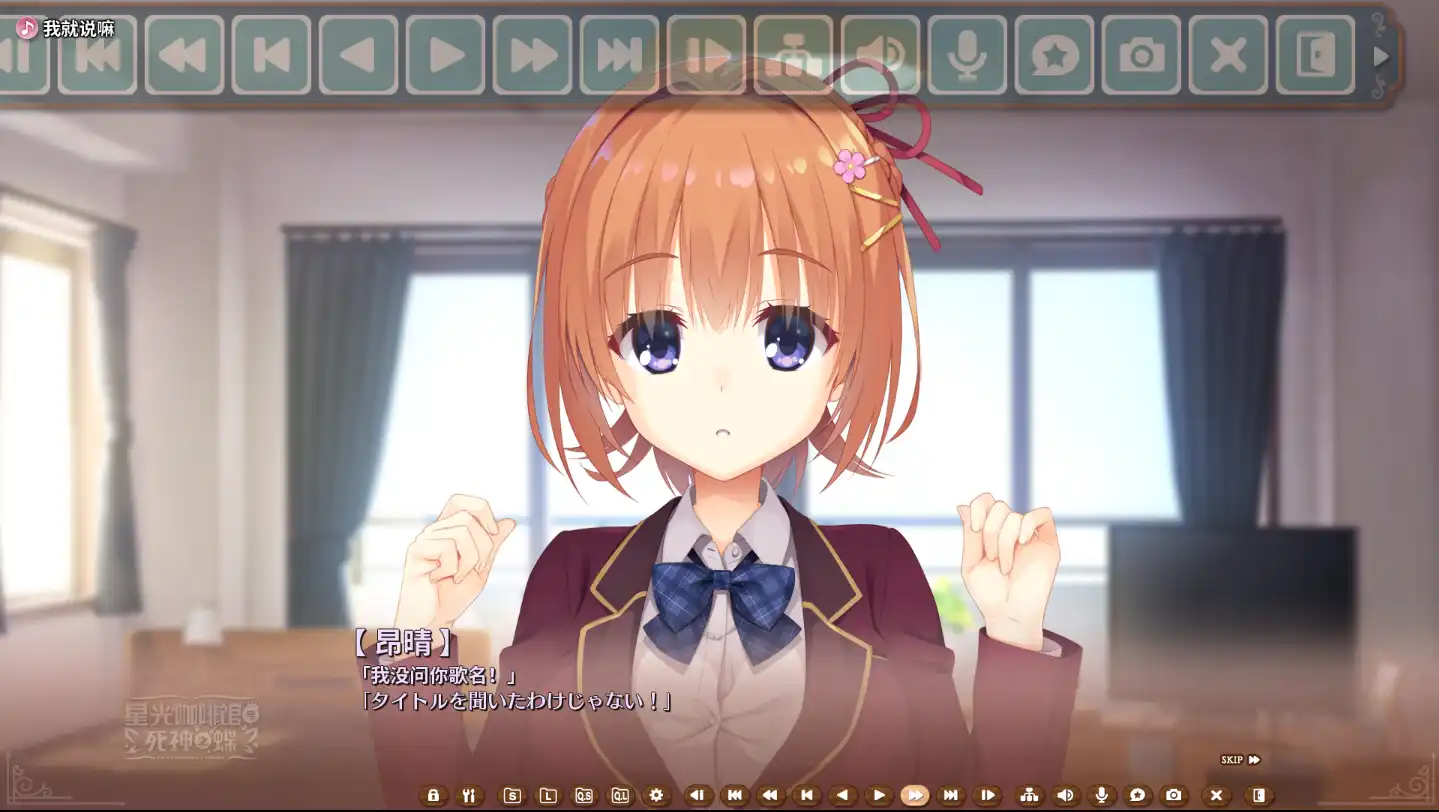1439x812 pixels.
Task: Open the Save menu via the S icon
Action: click(x=511, y=795)
